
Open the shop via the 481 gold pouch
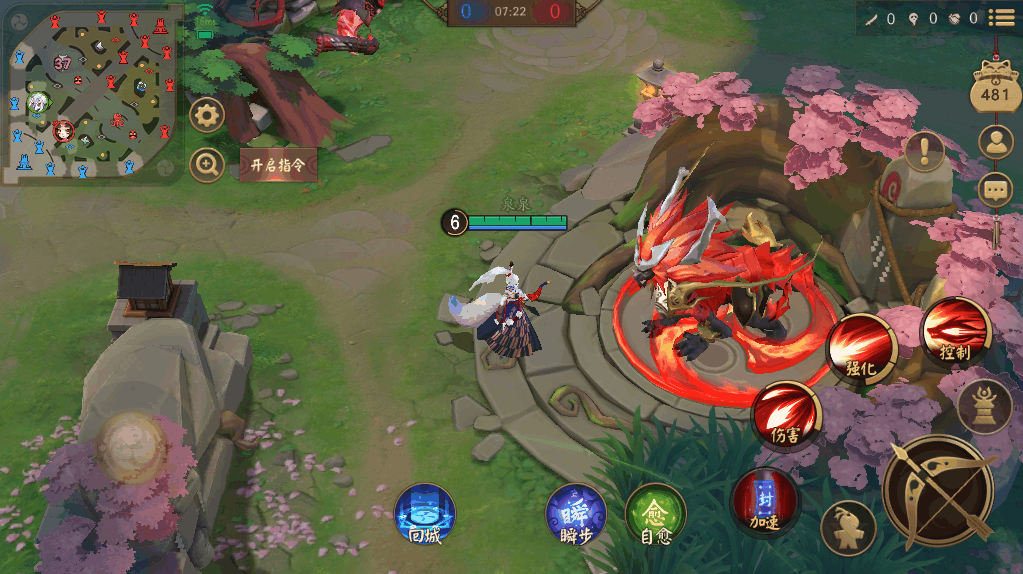pos(995,90)
